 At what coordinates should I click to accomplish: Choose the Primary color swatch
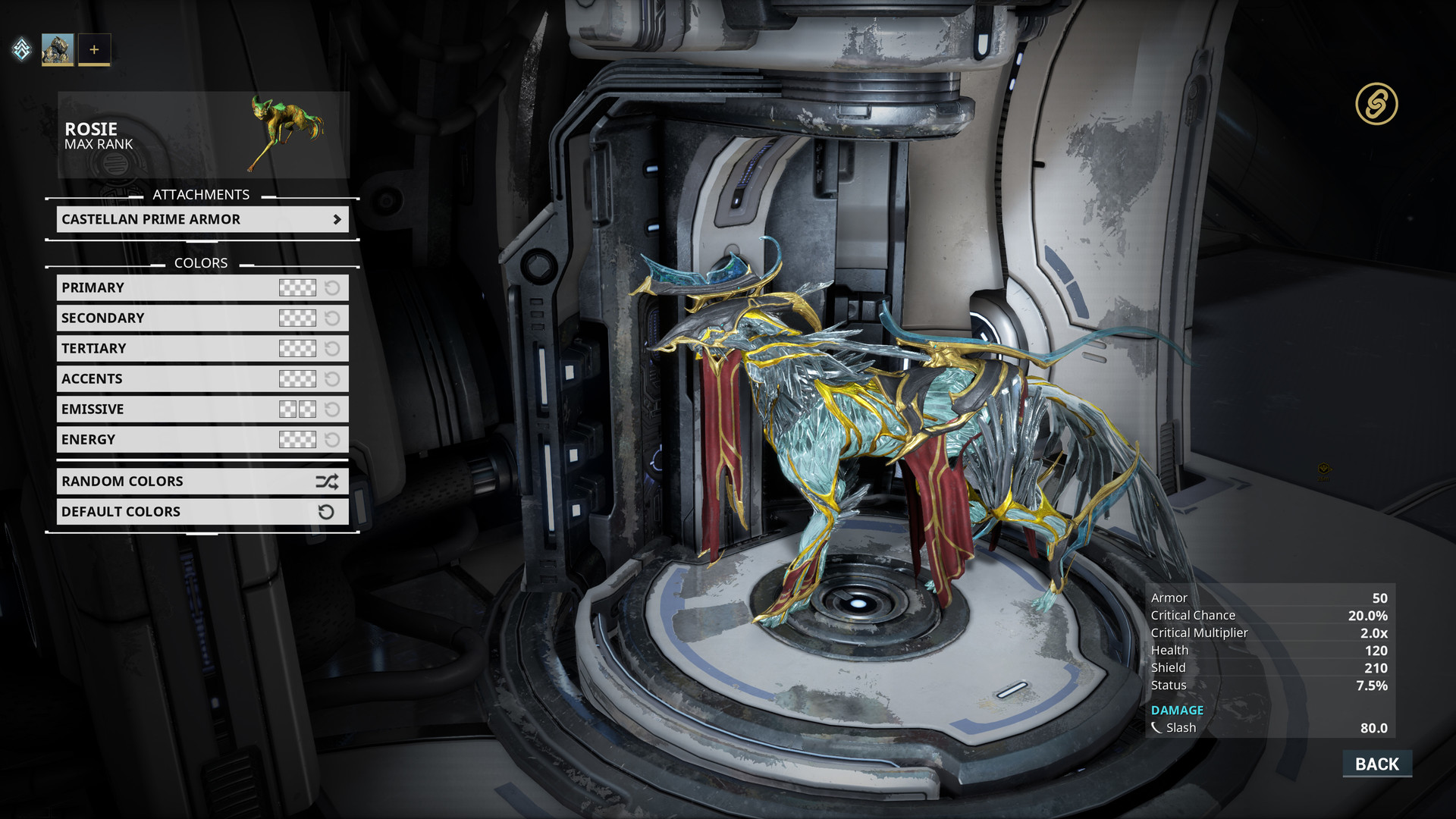click(x=297, y=287)
